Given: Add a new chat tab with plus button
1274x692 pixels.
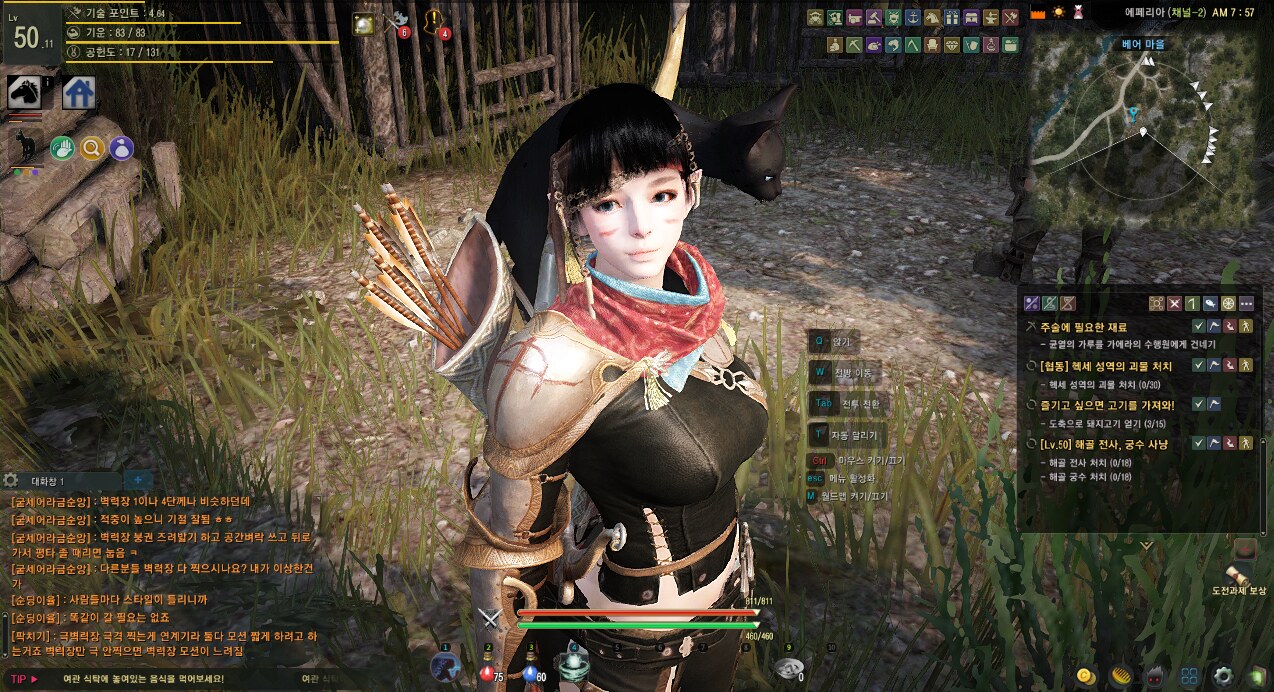Looking at the screenshot, I should (x=137, y=481).
